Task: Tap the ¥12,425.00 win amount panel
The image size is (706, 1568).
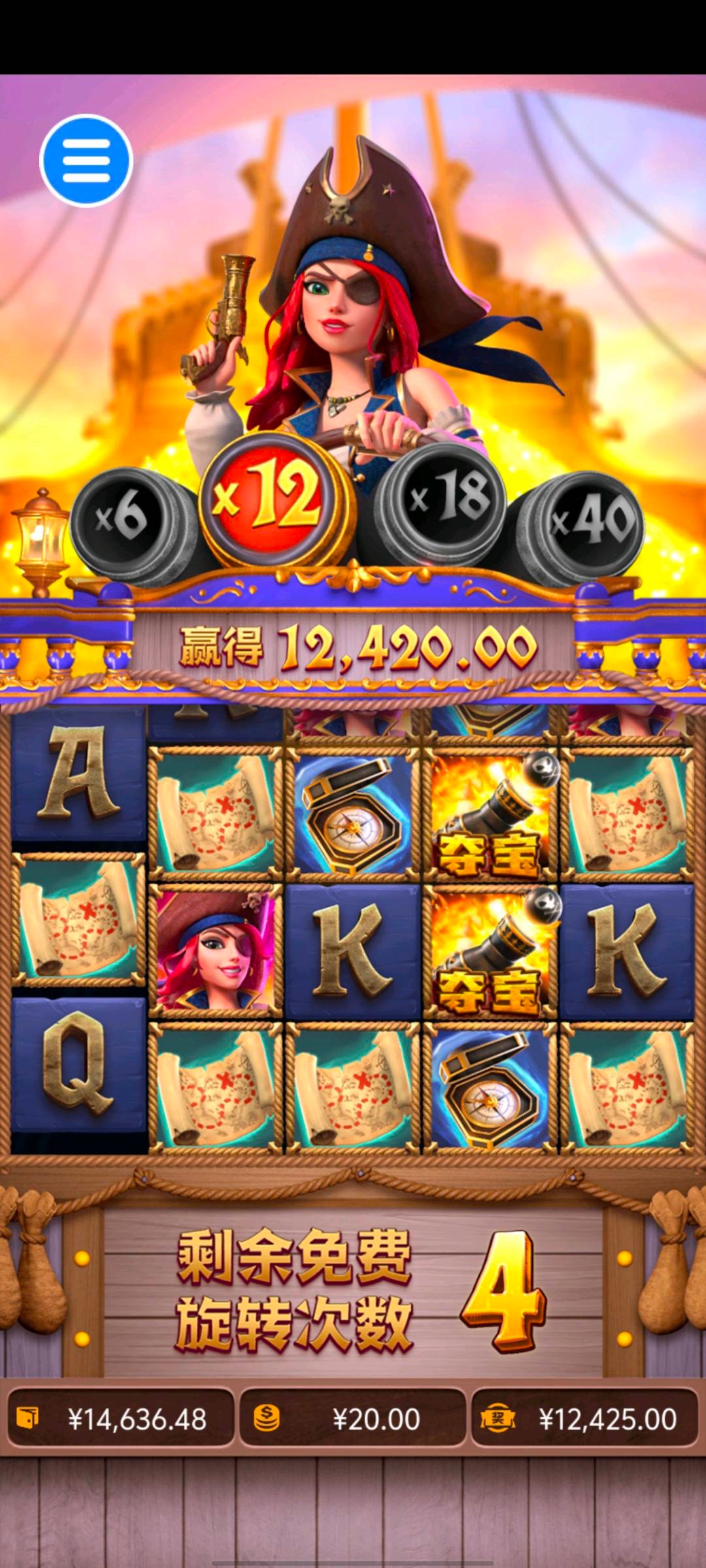Action: click(x=585, y=1419)
